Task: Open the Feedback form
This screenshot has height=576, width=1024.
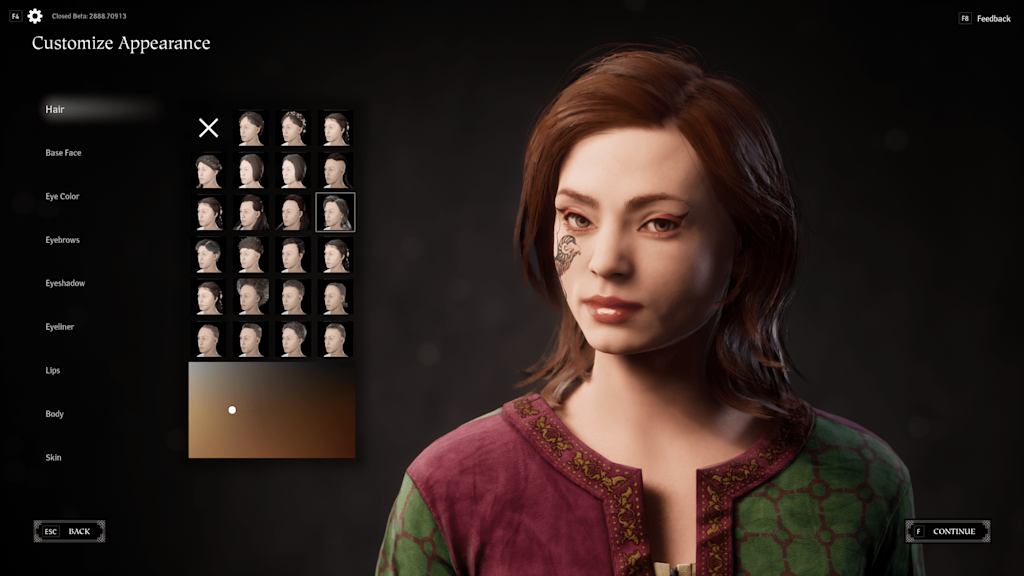Action: [985, 19]
